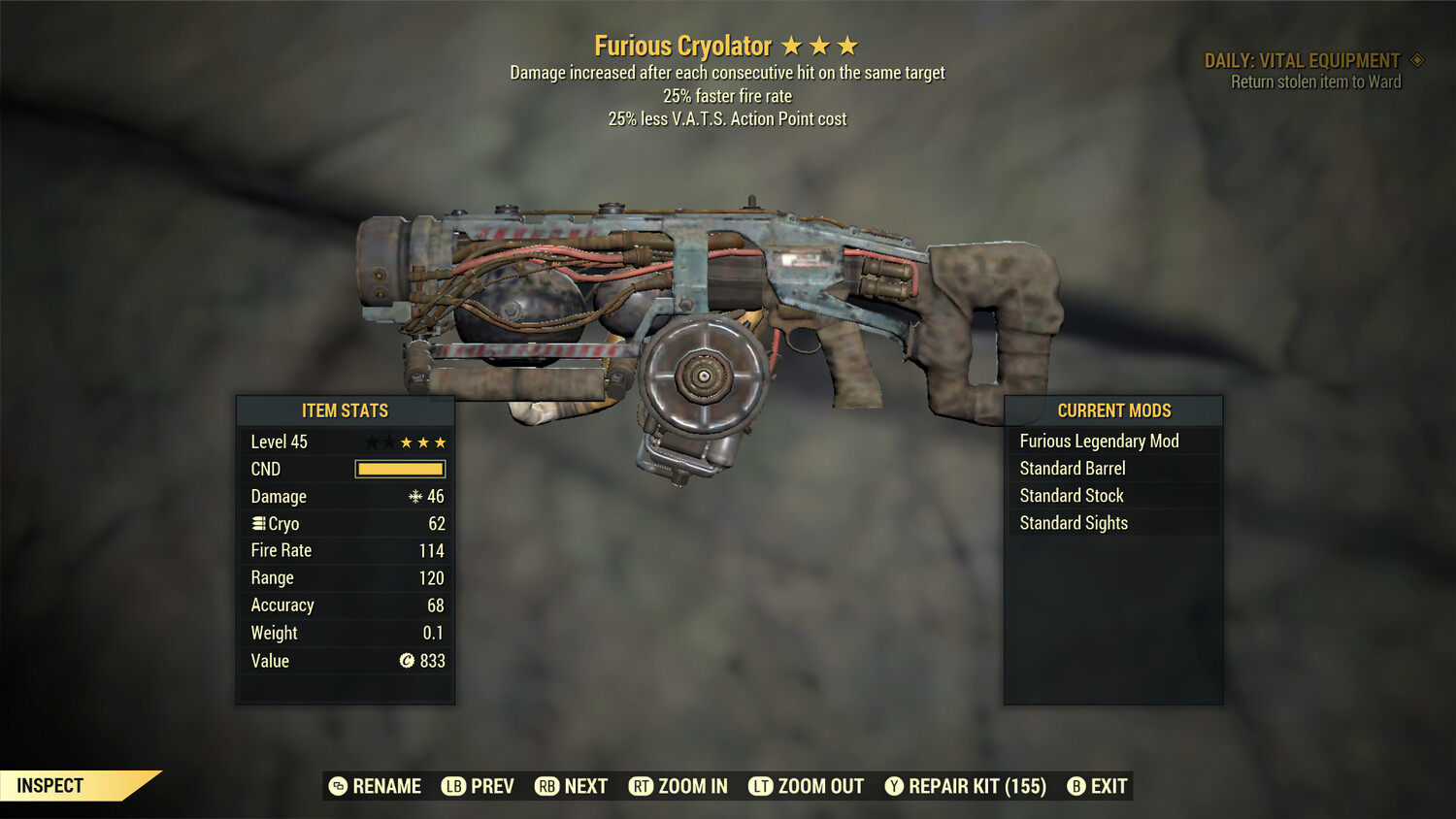This screenshot has width=1456, height=819.
Task: Click the diamond icon after Daily: Vital Equipment
Action: tap(1417, 60)
